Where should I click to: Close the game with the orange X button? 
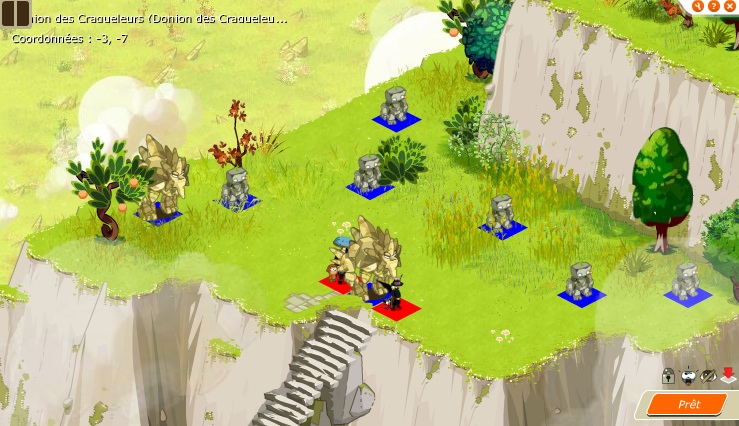pyautogui.click(x=730, y=6)
